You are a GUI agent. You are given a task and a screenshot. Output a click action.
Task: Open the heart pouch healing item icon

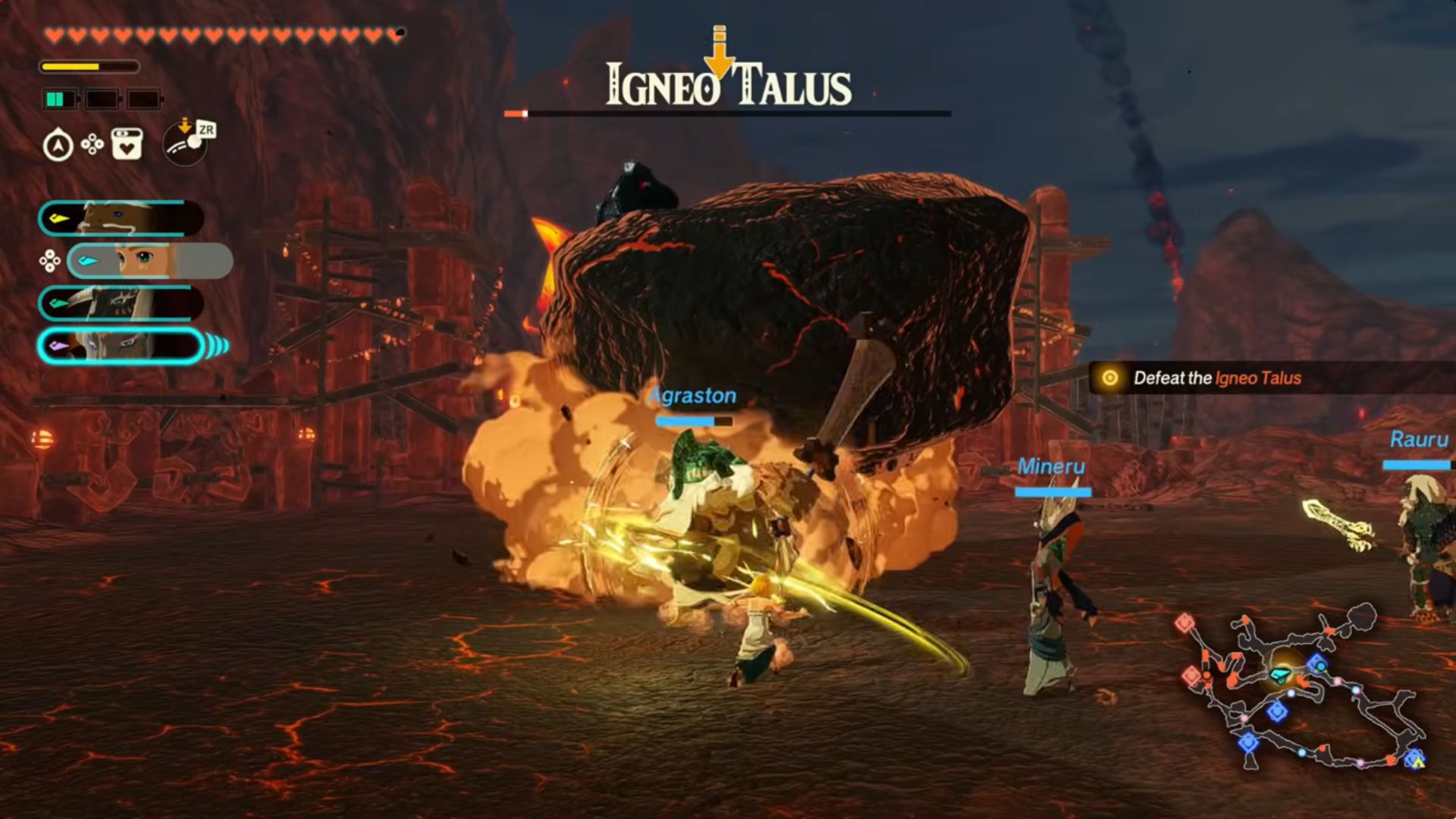[x=126, y=144]
